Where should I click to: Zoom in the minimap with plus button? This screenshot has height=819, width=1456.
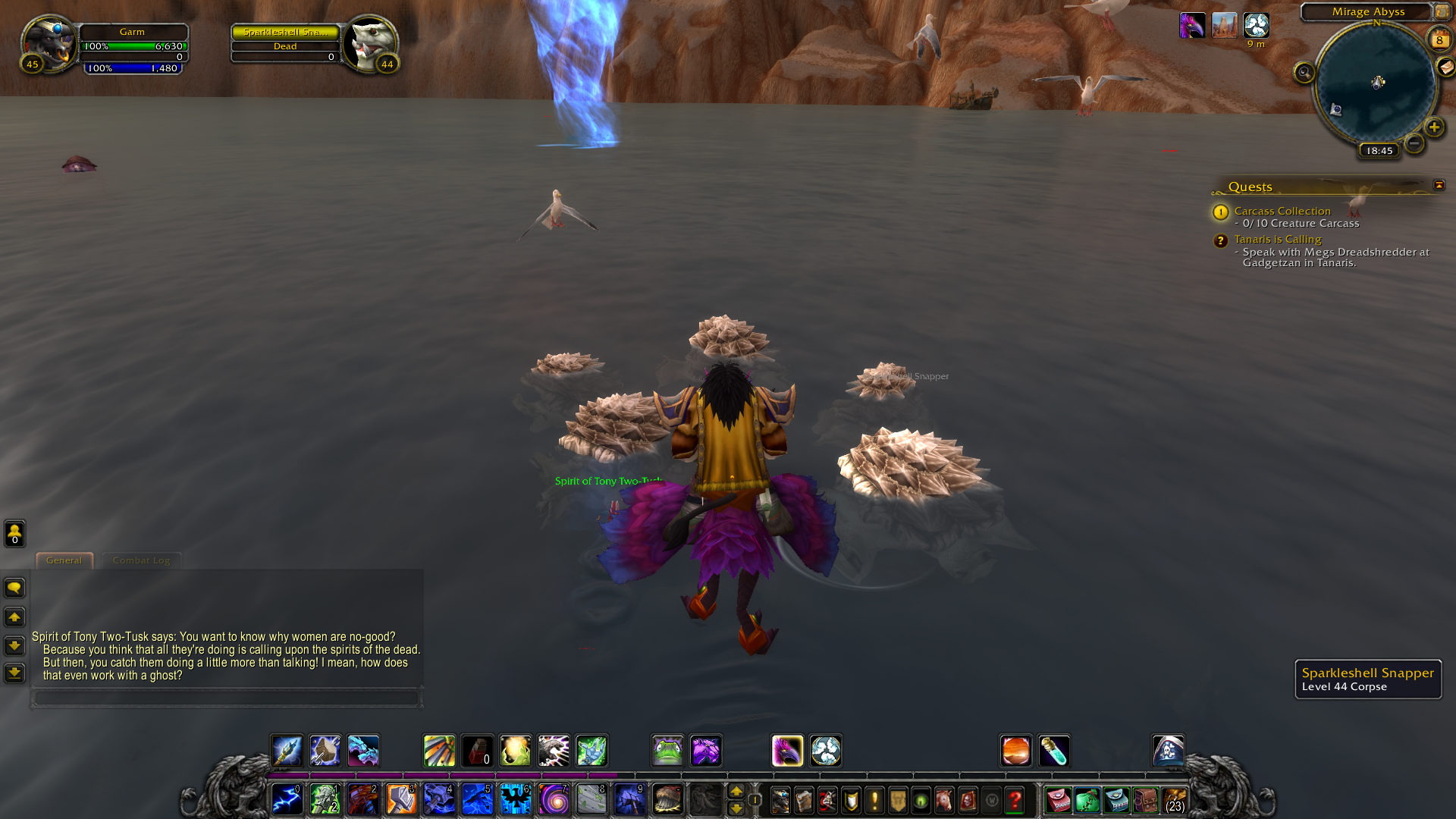(x=1433, y=127)
